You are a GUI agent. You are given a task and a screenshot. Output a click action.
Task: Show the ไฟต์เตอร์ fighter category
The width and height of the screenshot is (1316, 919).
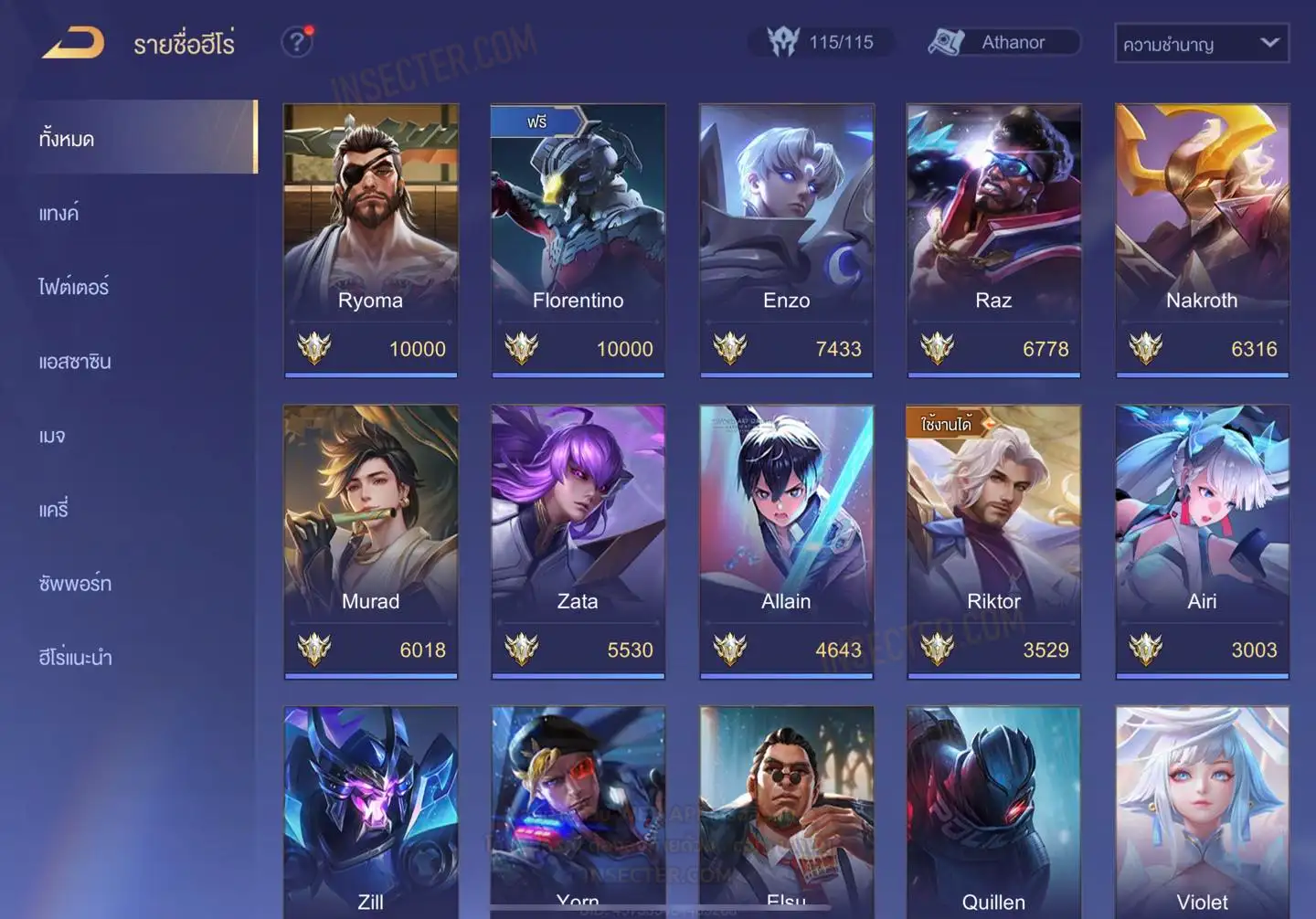[74, 287]
